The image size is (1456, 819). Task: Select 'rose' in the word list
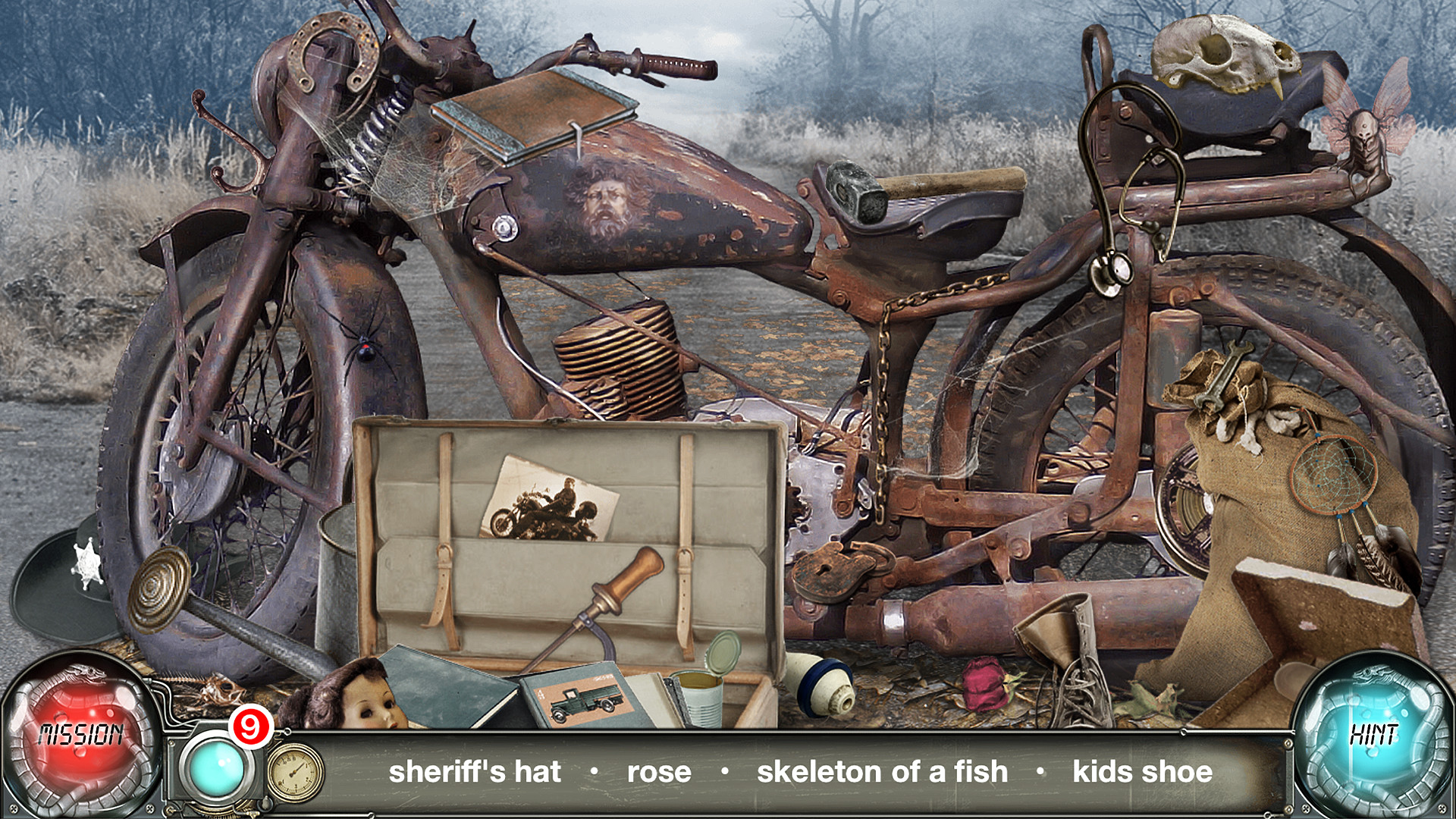(x=658, y=773)
